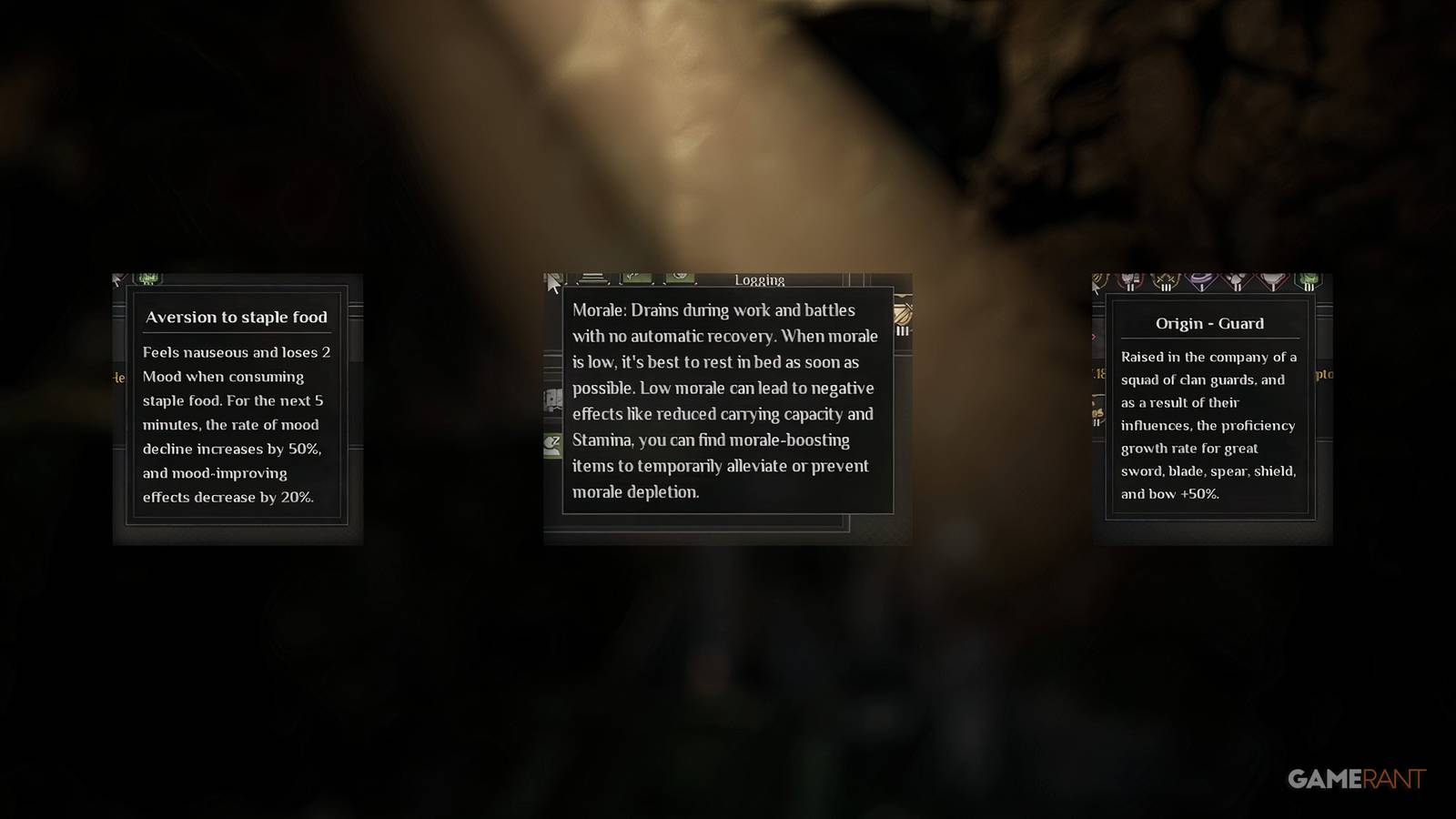This screenshot has height=819, width=1456.
Task: Click the purple collar proficiency badge
Action: click(1201, 278)
